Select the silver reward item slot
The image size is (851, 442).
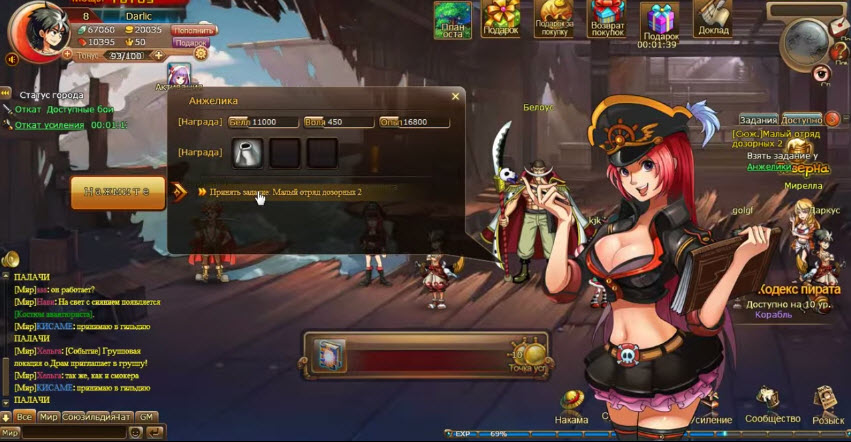[248, 152]
